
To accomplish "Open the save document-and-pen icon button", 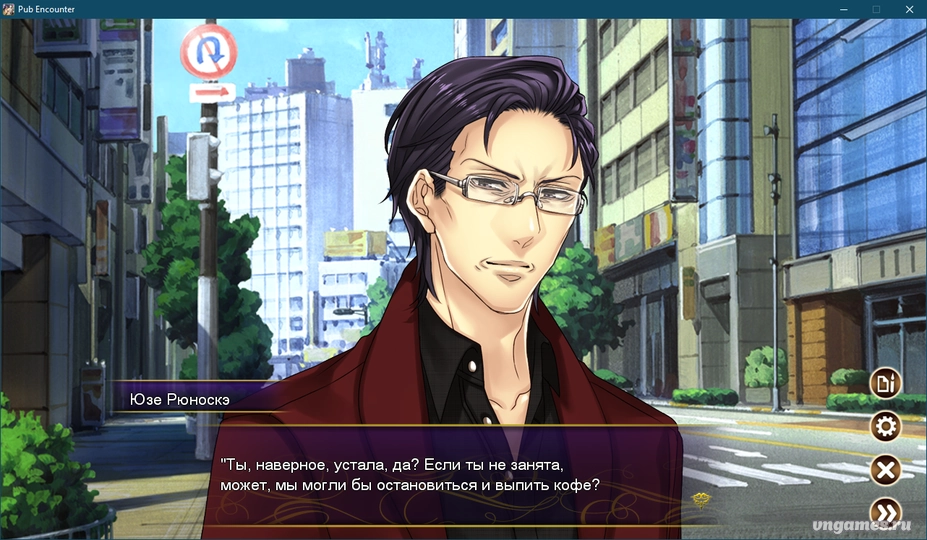I will (x=885, y=382).
